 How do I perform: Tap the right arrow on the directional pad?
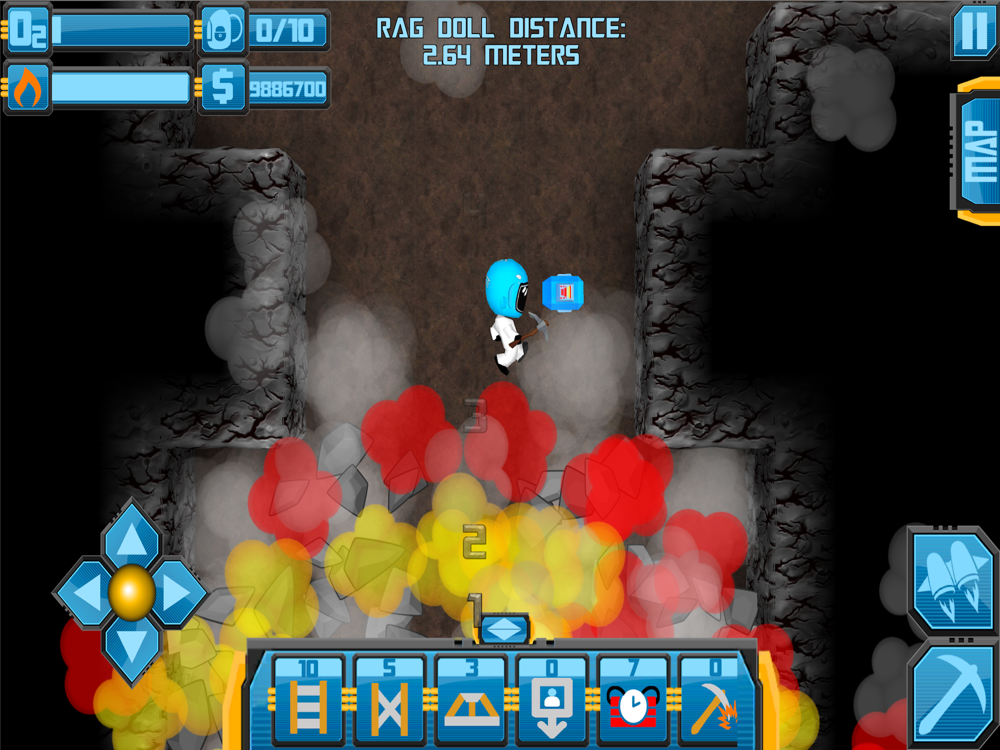coord(180,593)
